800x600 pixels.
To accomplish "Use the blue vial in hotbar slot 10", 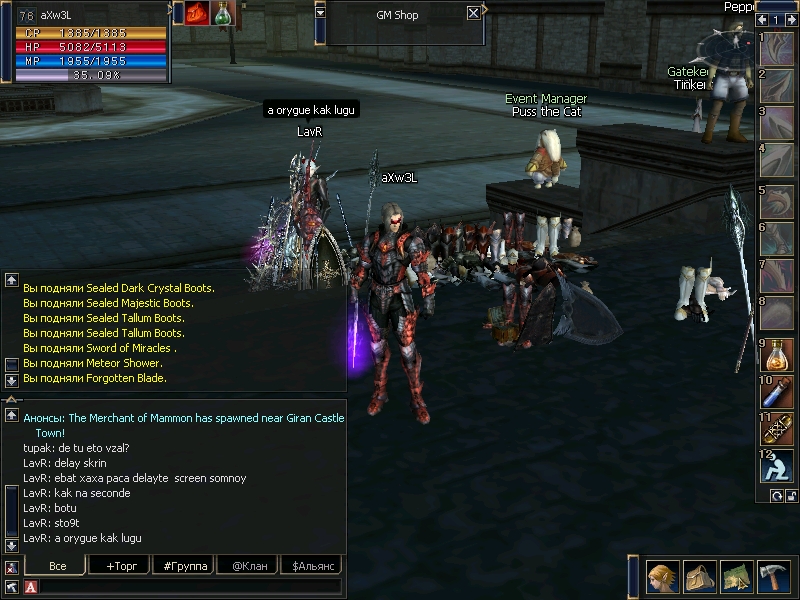I will tap(777, 392).
